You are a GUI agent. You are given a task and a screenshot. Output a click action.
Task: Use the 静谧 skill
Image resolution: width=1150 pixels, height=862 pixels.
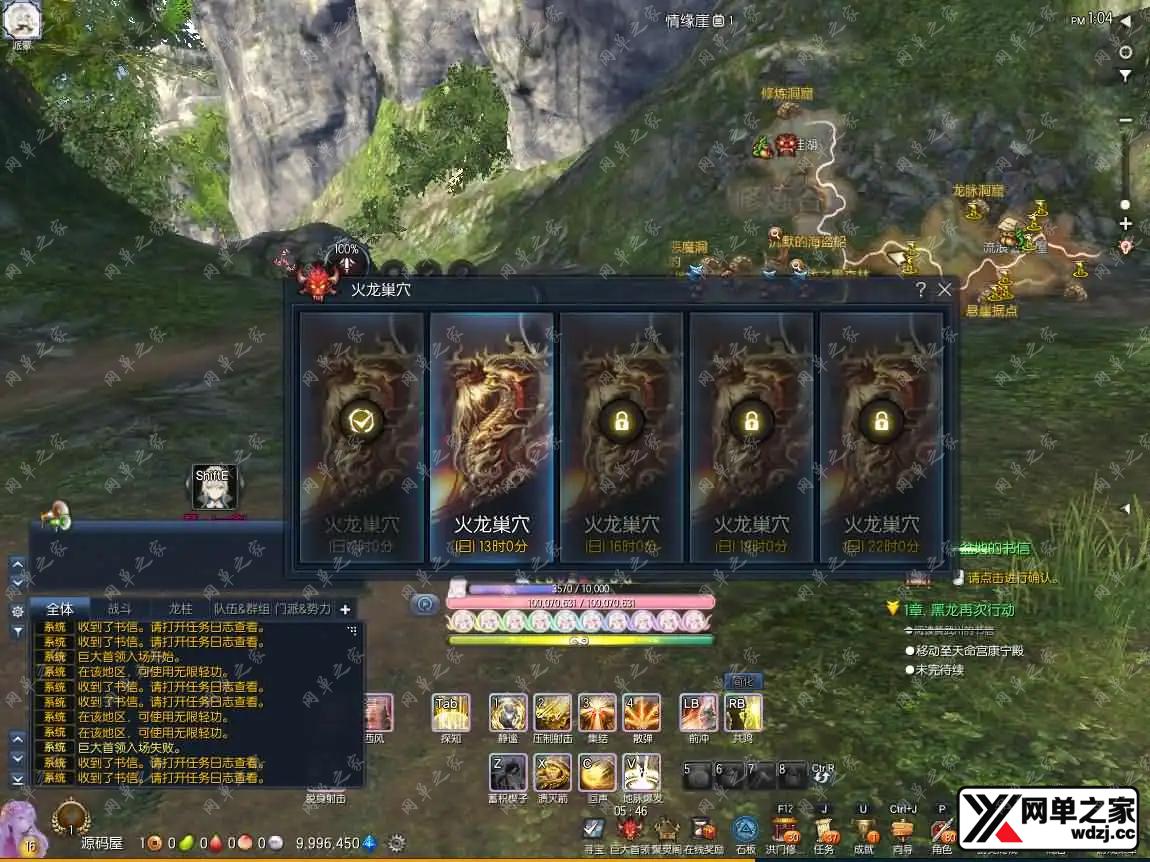pyautogui.click(x=508, y=713)
